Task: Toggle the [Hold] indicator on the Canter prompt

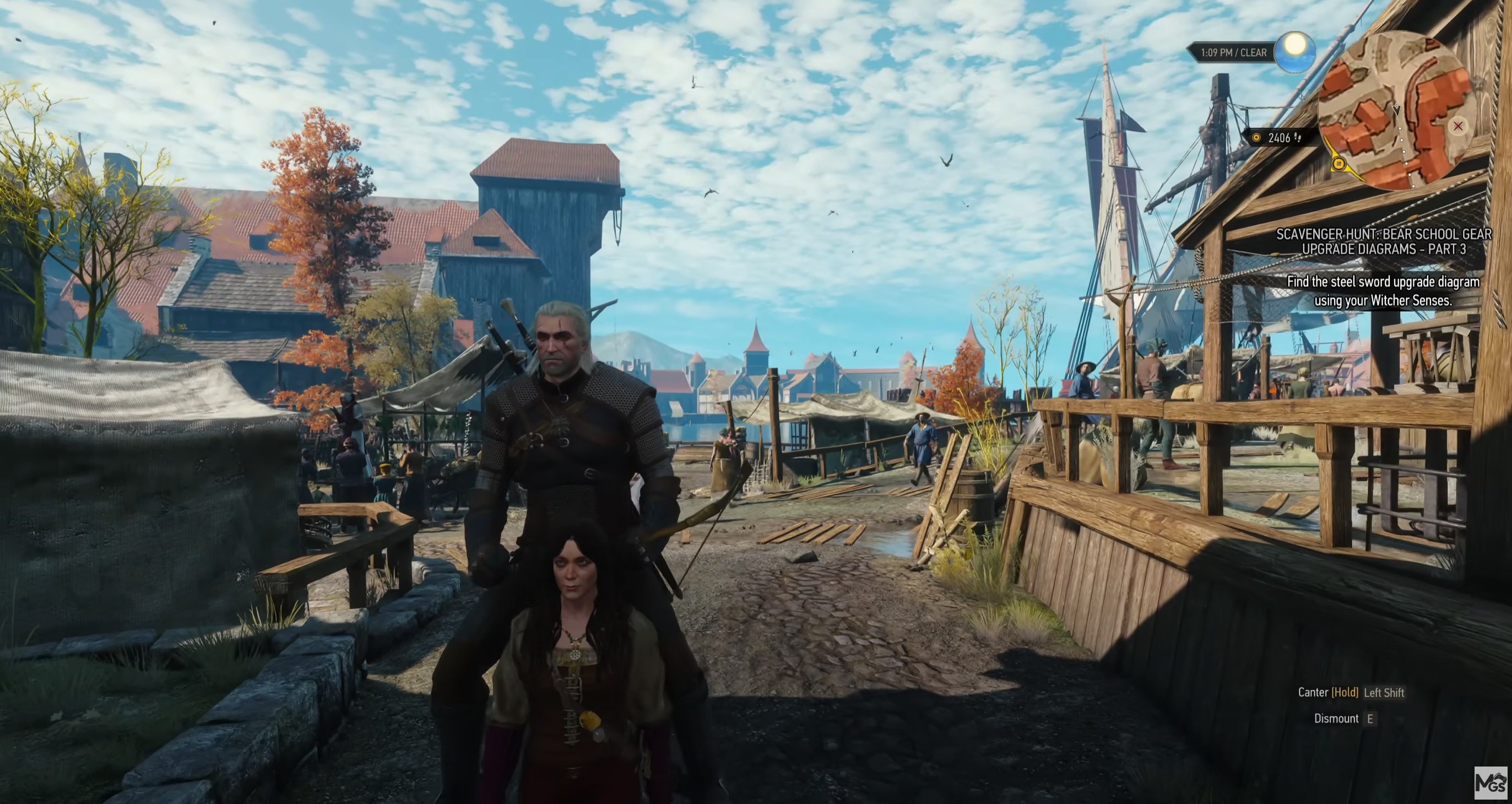Action: coord(1345,693)
